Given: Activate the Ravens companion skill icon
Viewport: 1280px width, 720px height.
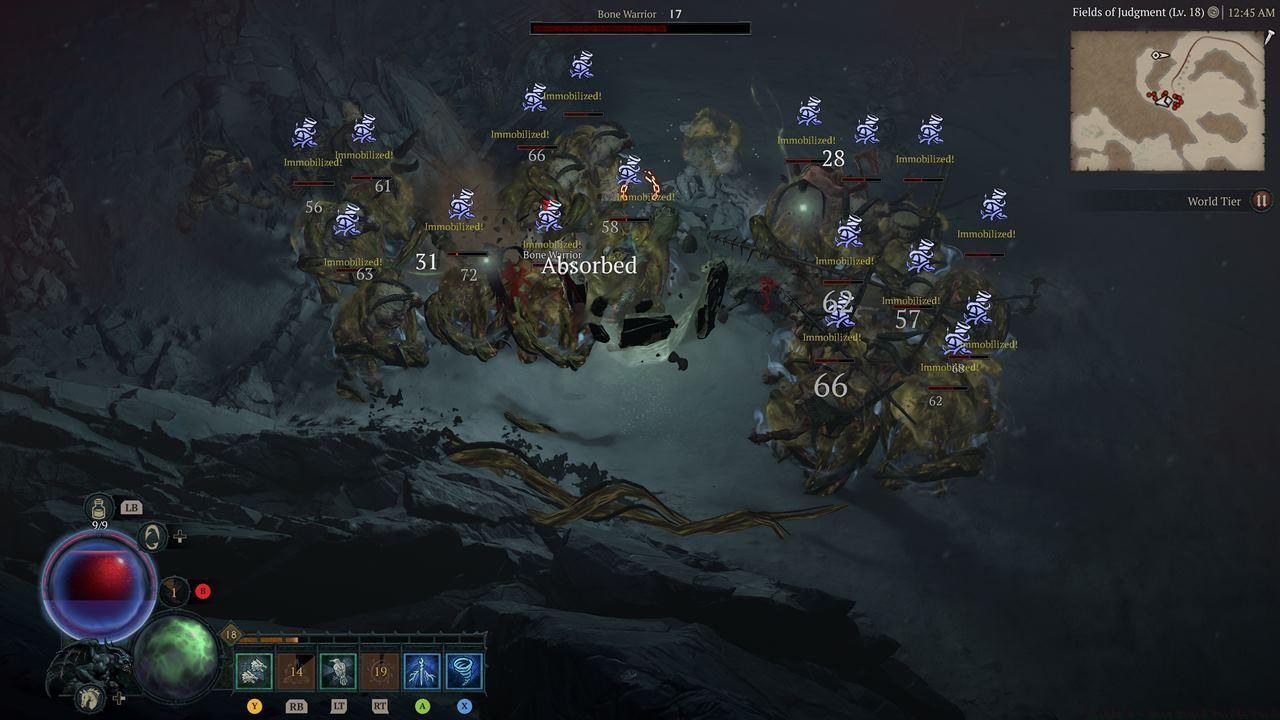Looking at the screenshot, I should (337, 670).
